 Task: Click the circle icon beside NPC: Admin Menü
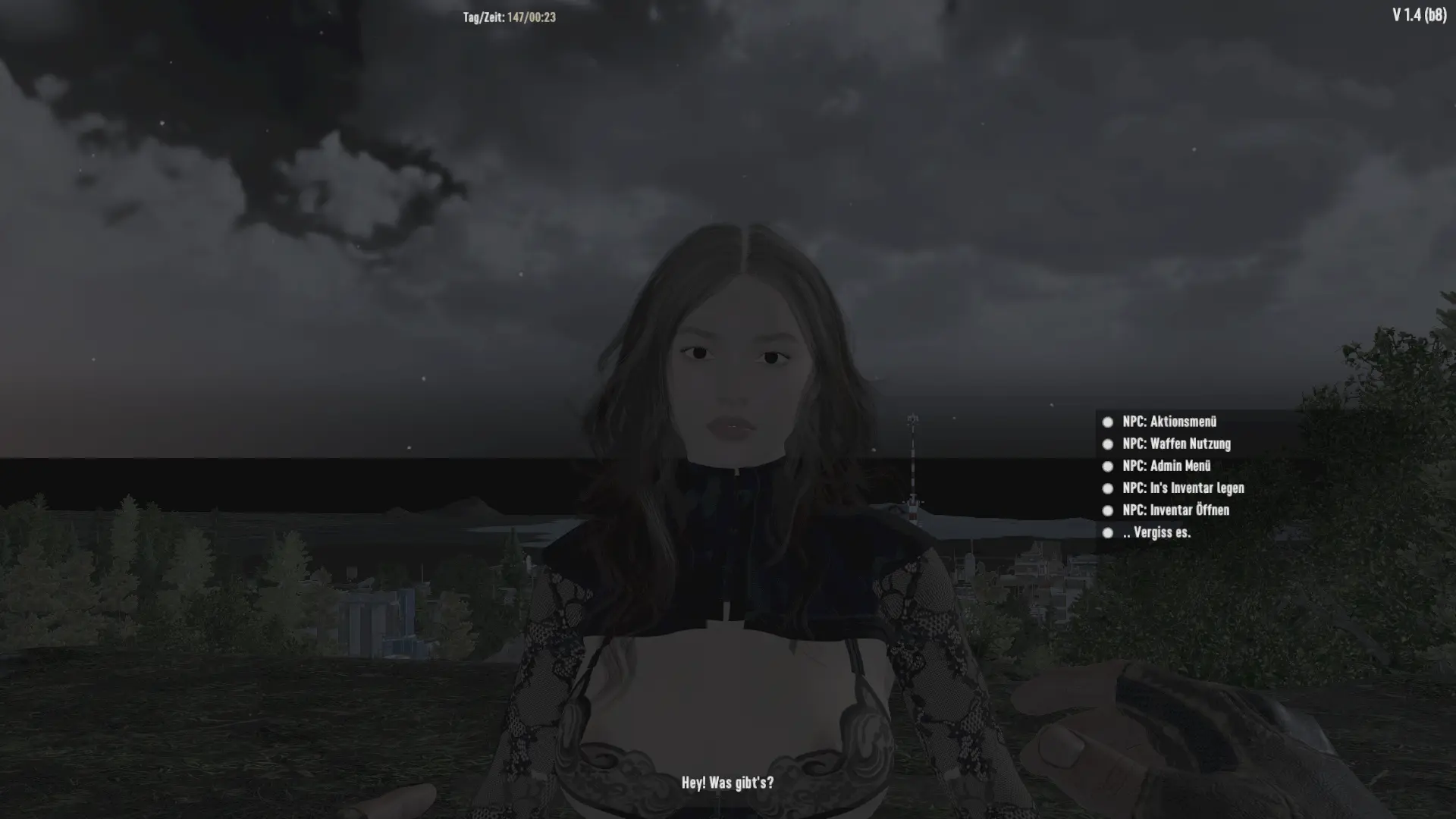point(1108,466)
